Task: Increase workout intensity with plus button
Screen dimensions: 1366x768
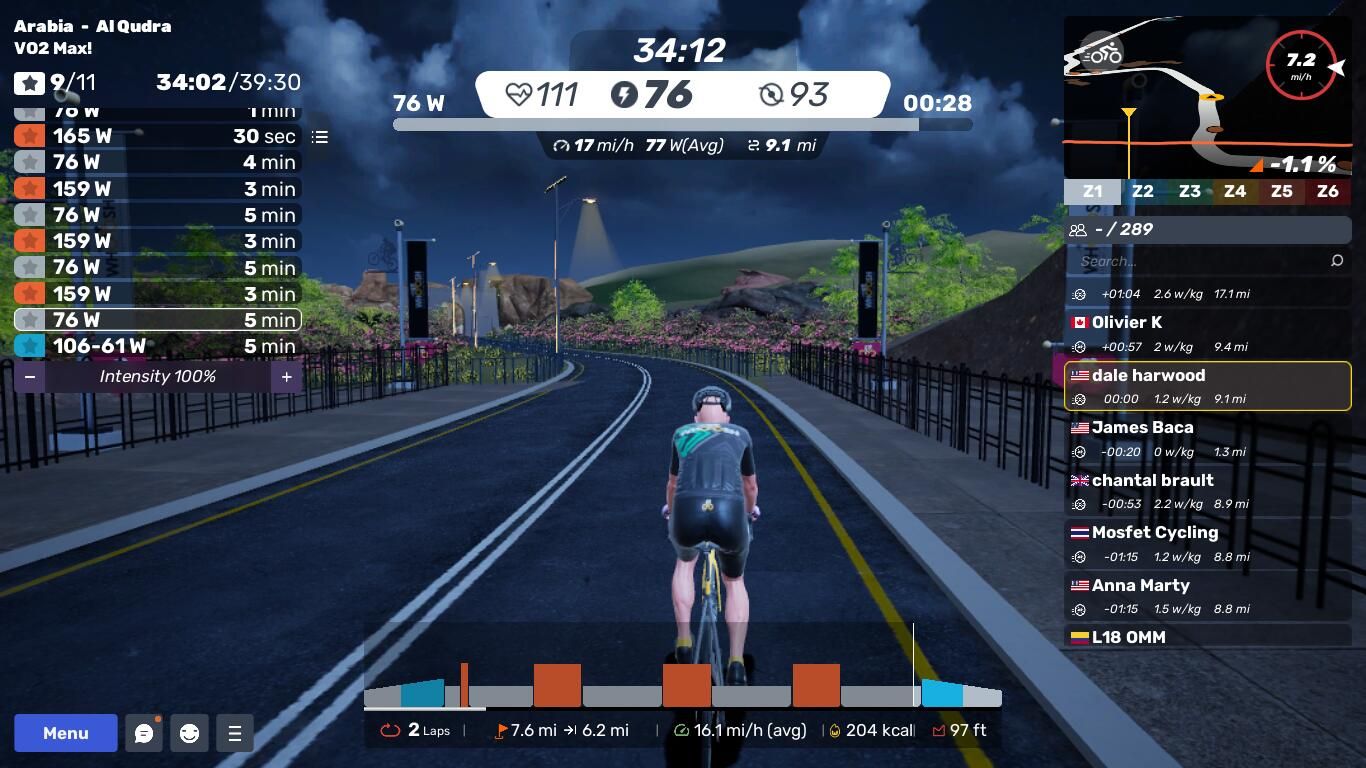Action: 286,377
